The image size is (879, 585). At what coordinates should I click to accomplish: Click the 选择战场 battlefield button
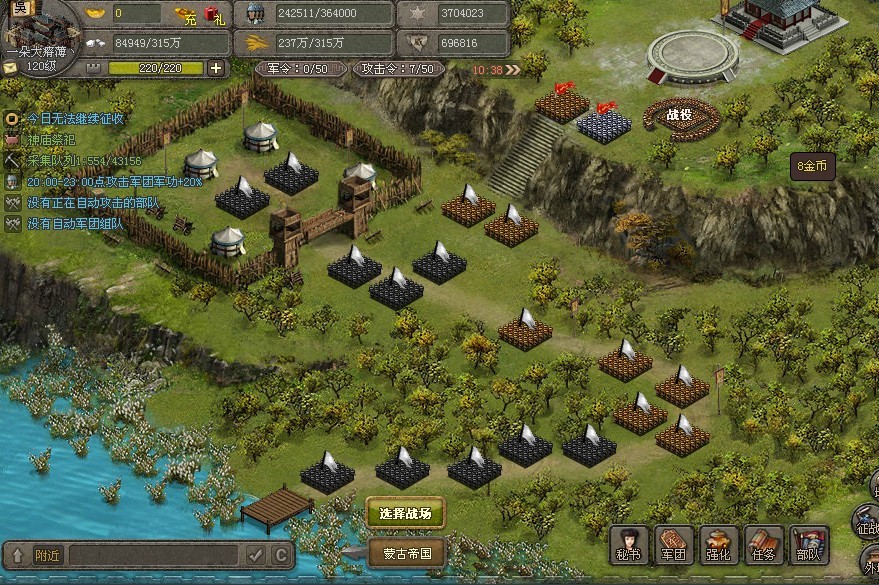405,514
